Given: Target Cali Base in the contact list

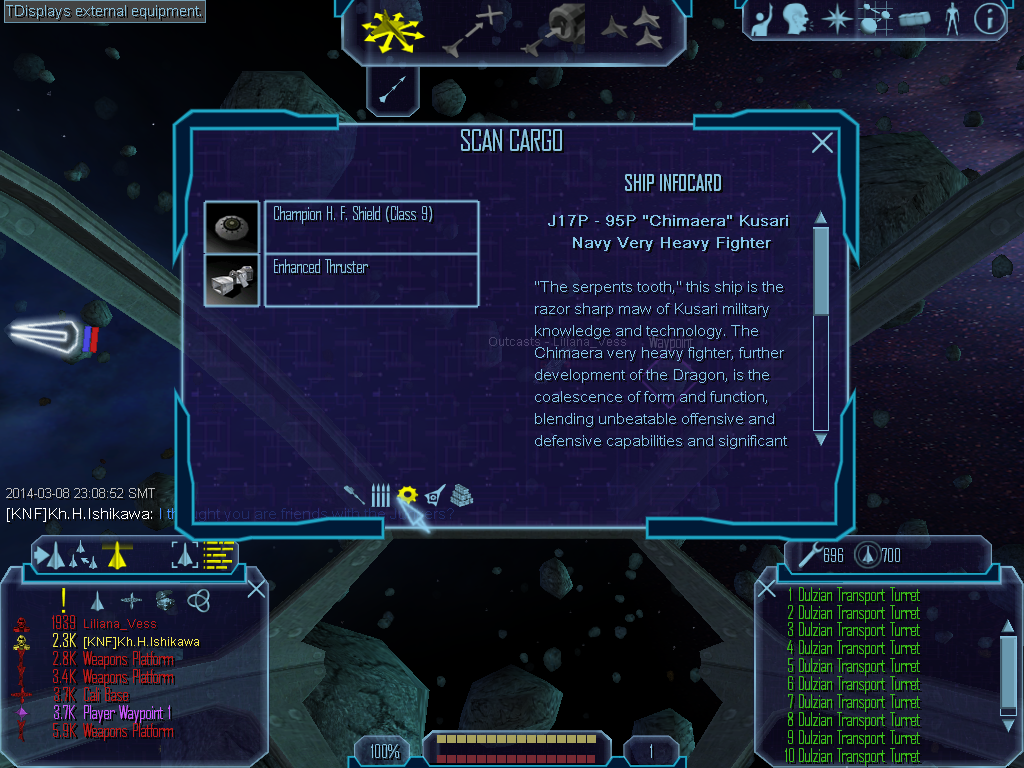Looking at the screenshot, I should (105, 695).
